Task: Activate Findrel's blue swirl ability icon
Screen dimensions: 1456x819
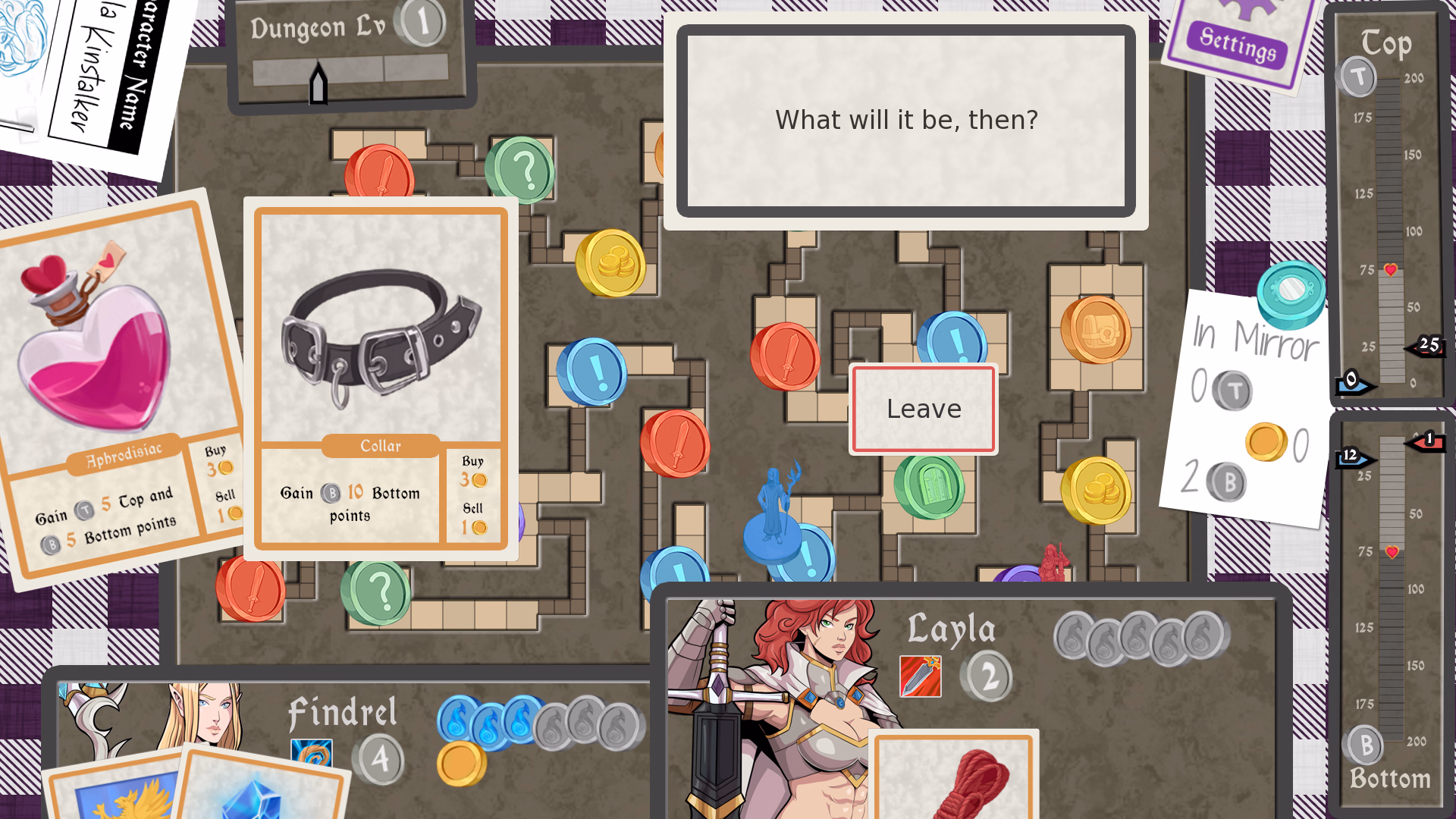Action: (311, 752)
